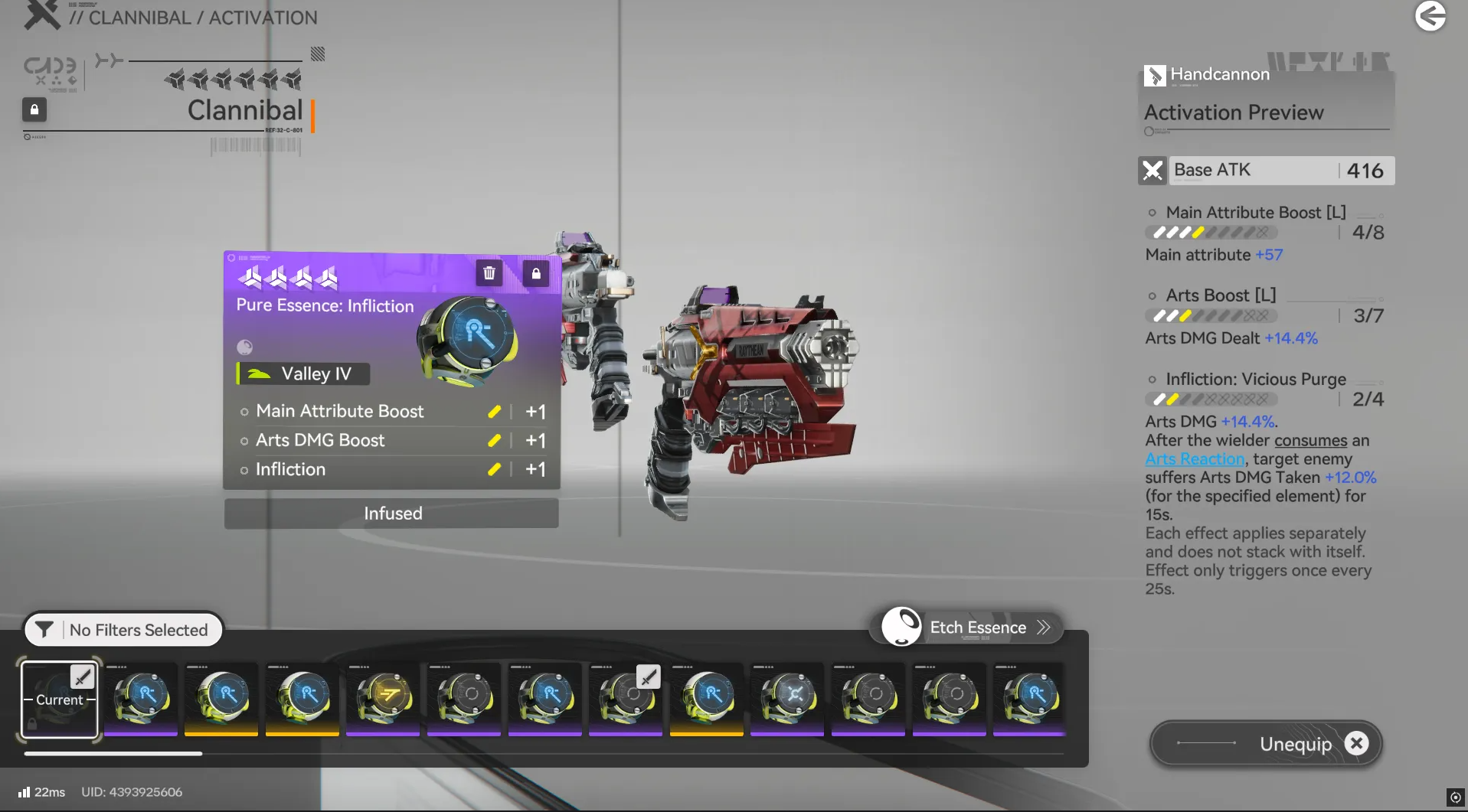The image size is (1468, 812).
Task: Choose the yellow arrow essence in the list
Action: coord(383,698)
